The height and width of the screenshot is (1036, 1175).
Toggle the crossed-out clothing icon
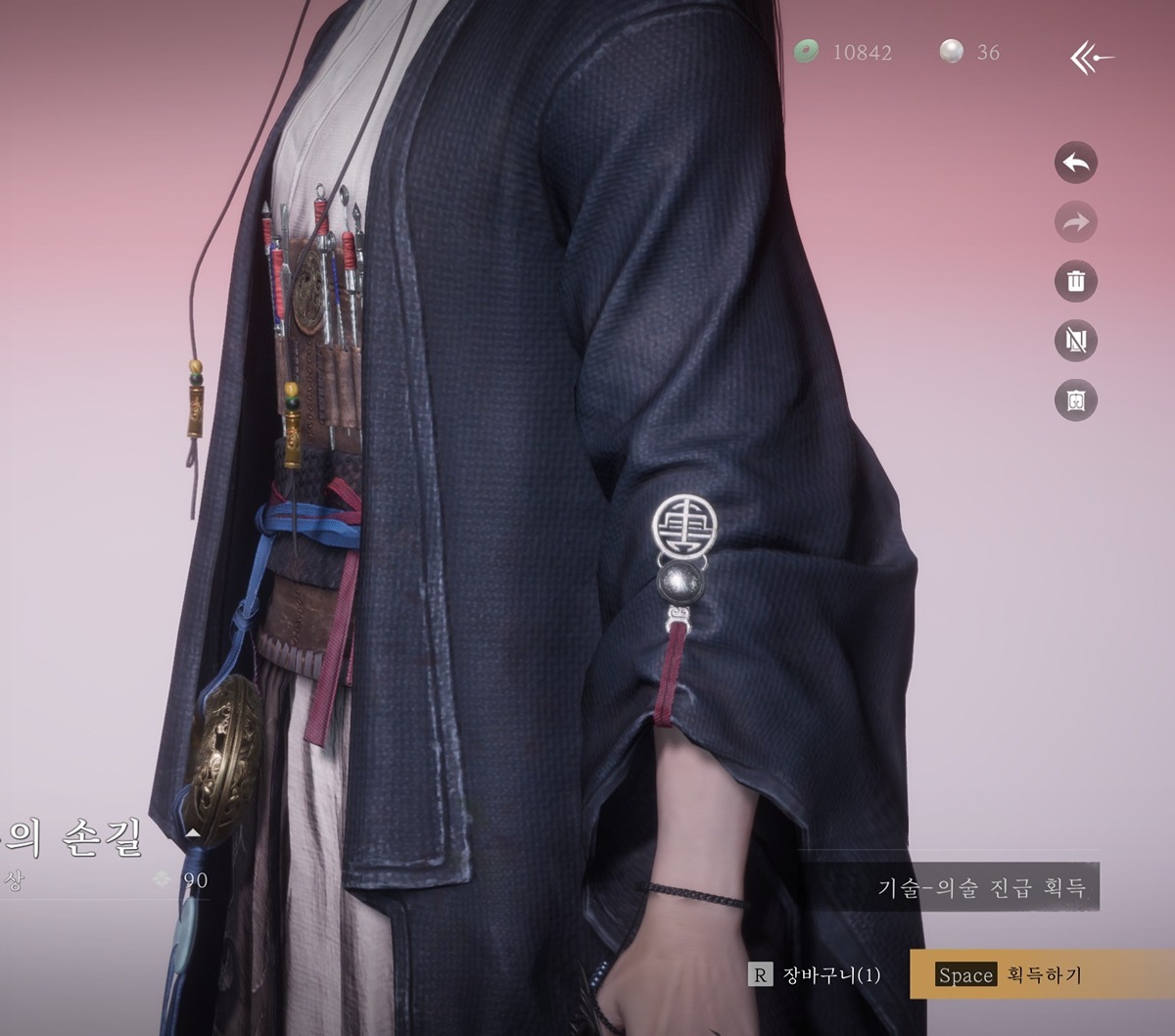click(x=1076, y=341)
